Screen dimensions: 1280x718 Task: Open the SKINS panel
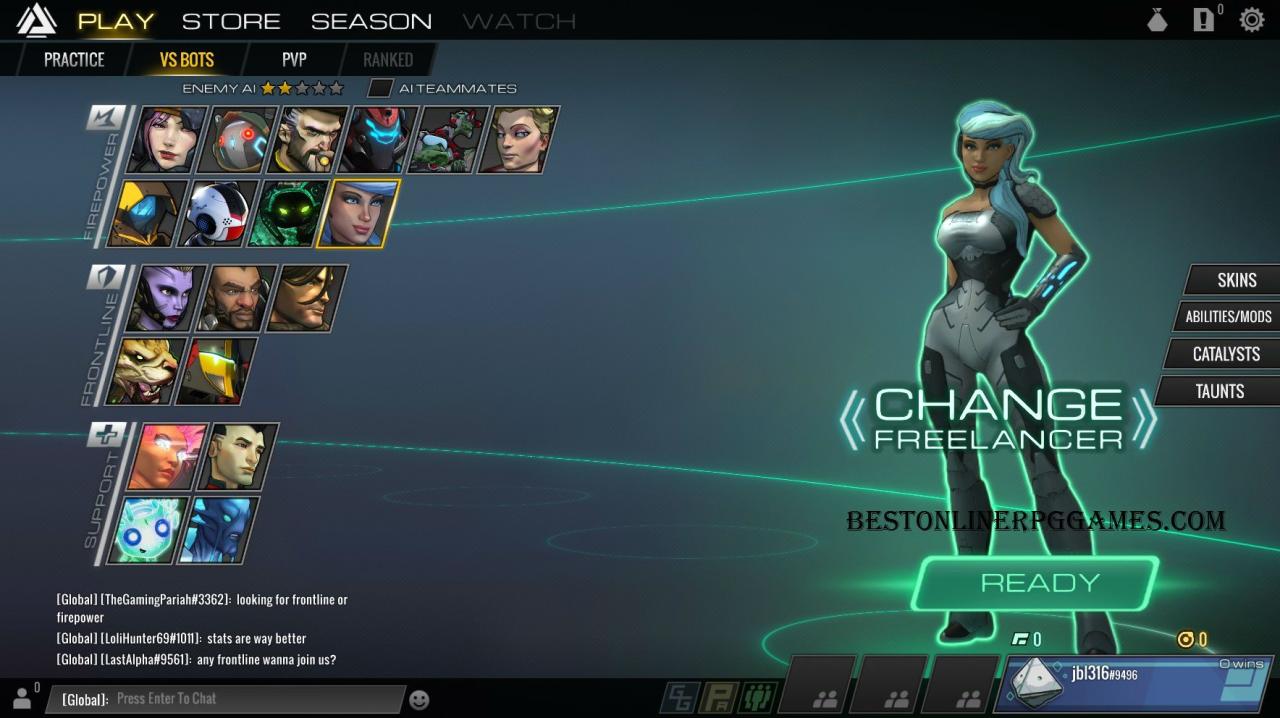[1236, 280]
